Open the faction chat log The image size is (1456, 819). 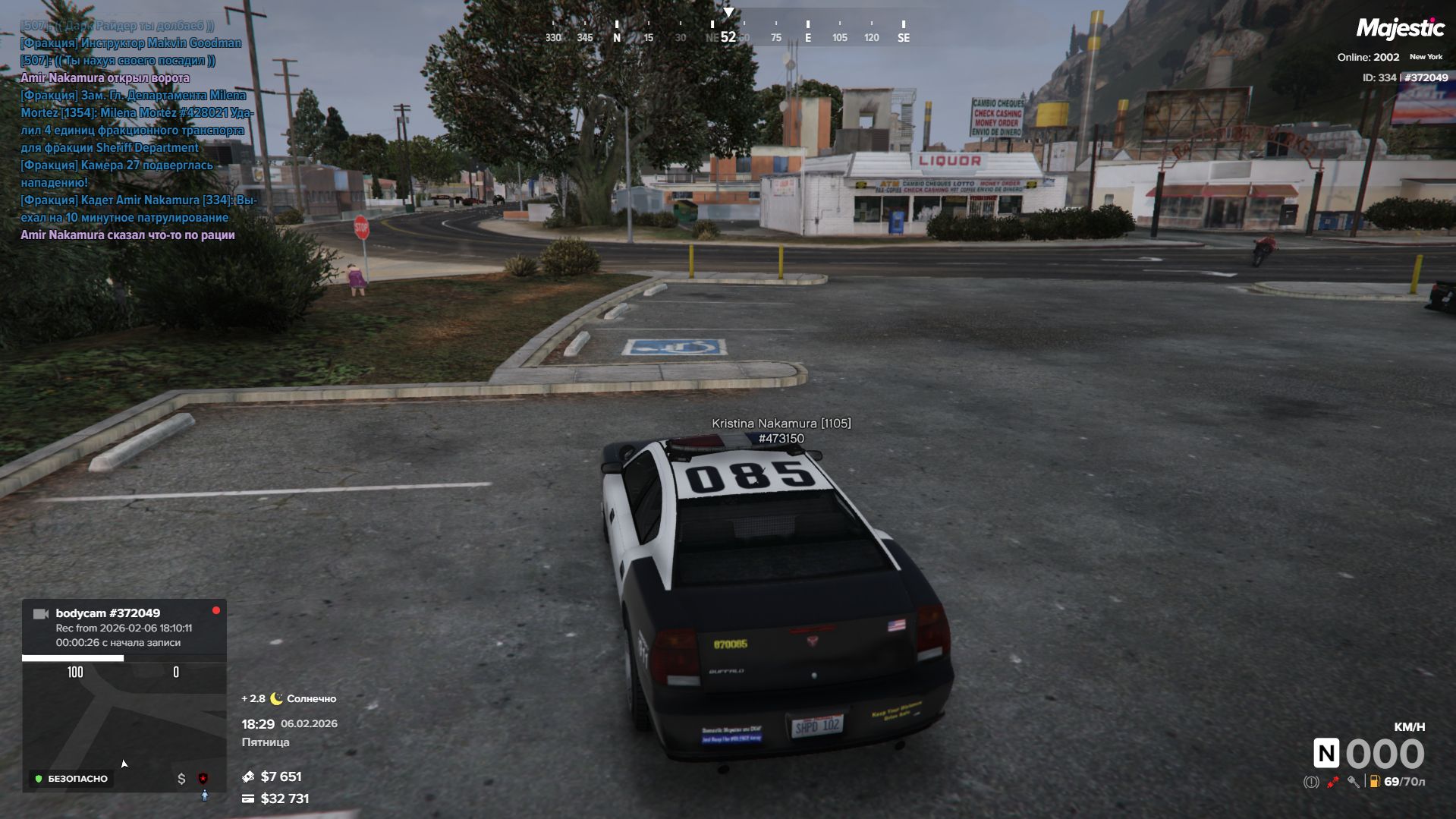pyautogui.click(x=137, y=131)
